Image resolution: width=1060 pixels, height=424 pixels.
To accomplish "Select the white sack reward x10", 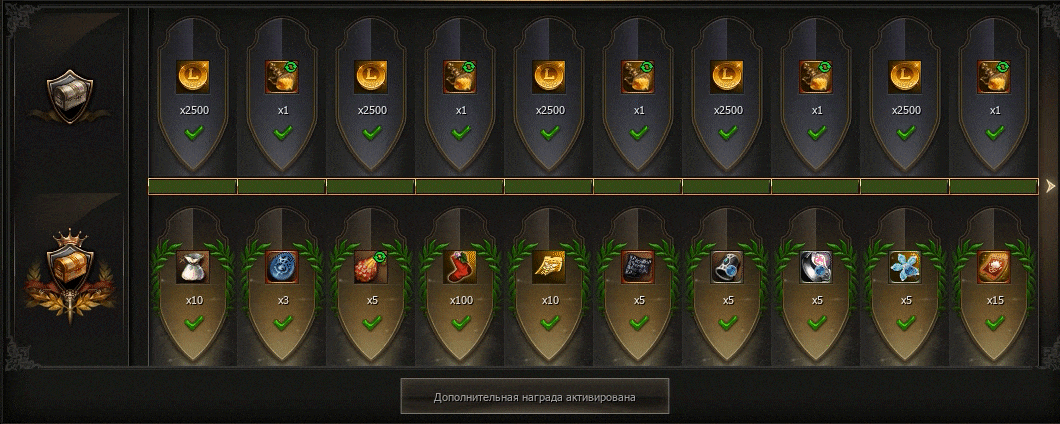I will pos(193,267).
